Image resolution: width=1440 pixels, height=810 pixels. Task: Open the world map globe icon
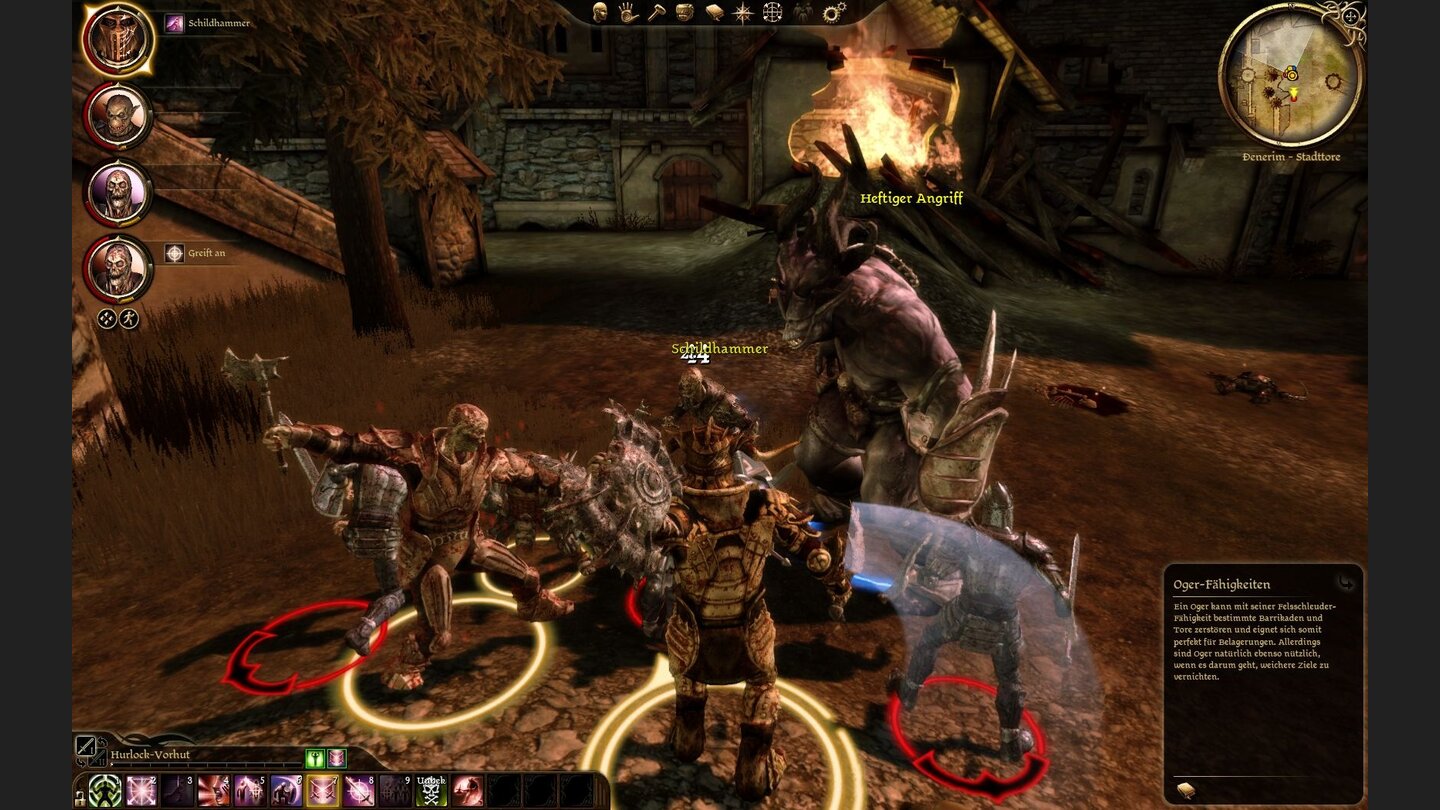[772, 13]
